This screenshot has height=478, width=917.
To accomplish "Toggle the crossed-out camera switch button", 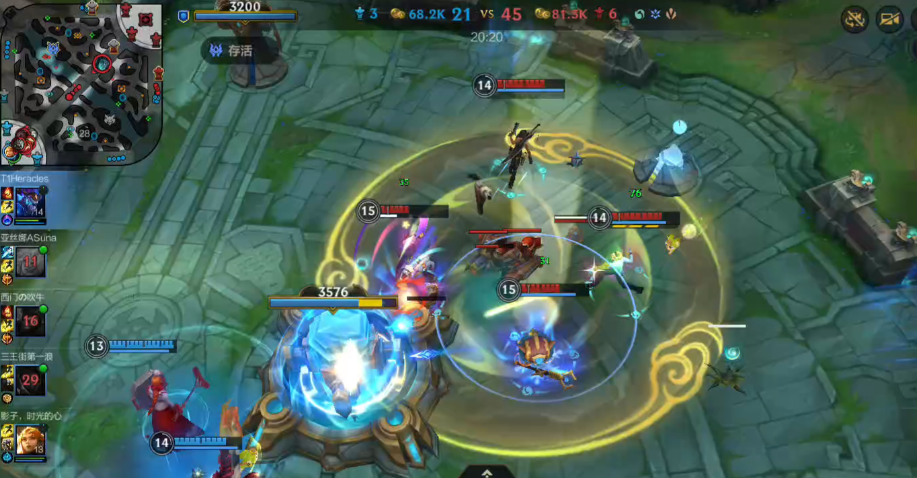I will (x=854, y=19).
